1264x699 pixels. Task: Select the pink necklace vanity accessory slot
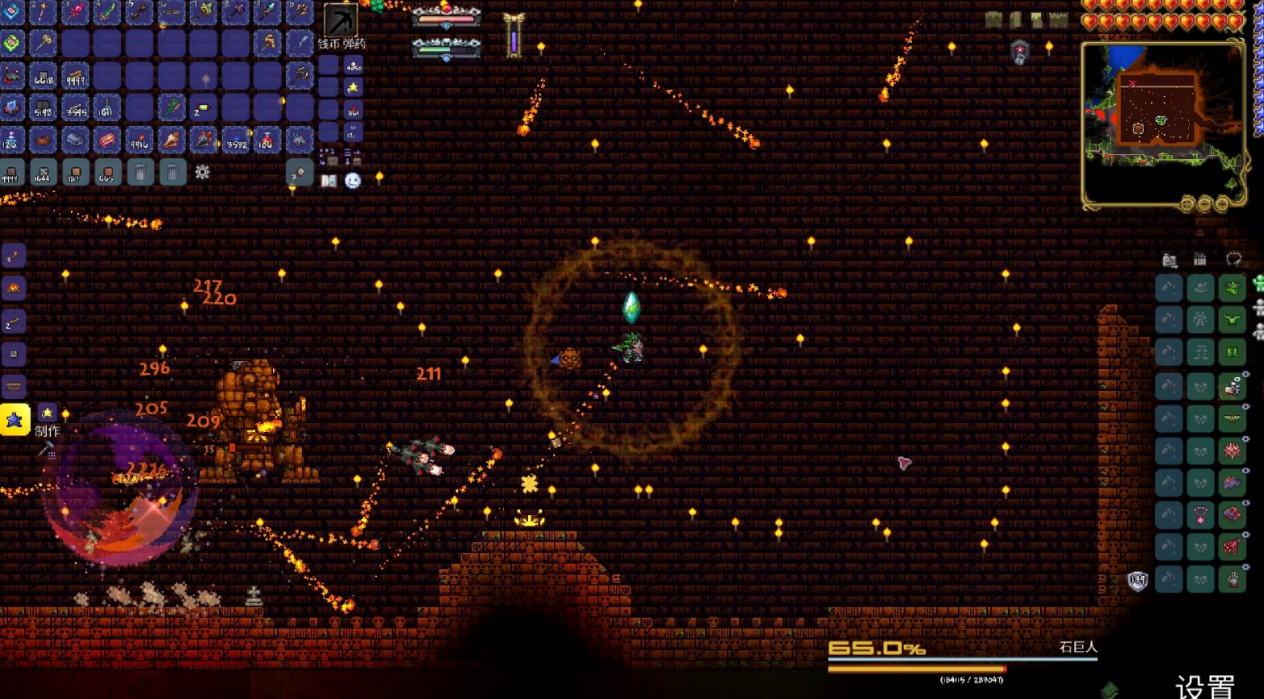coord(1200,514)
